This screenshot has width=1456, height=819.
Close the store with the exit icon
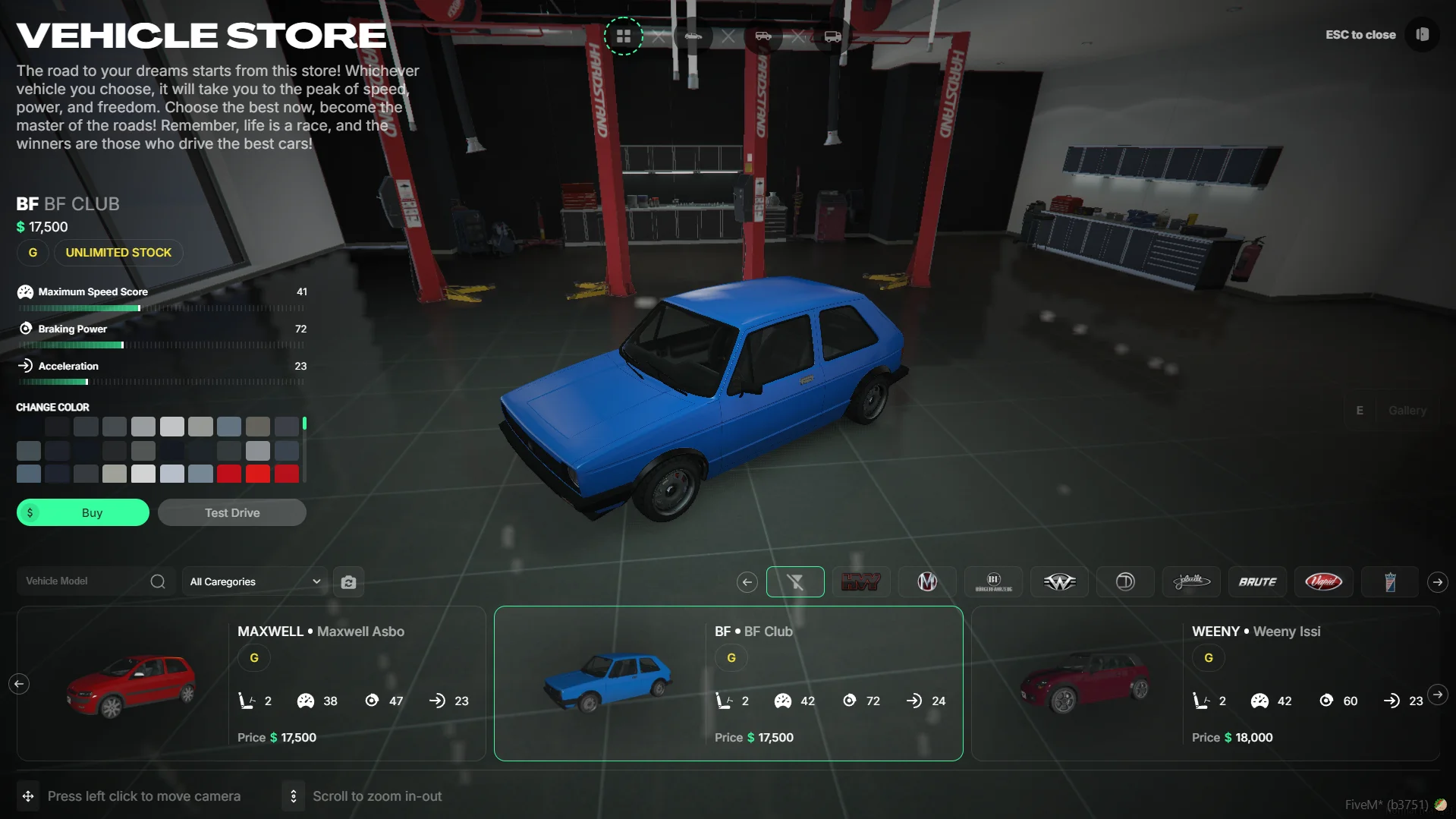pyautogui.click(x=1422, y=35)
